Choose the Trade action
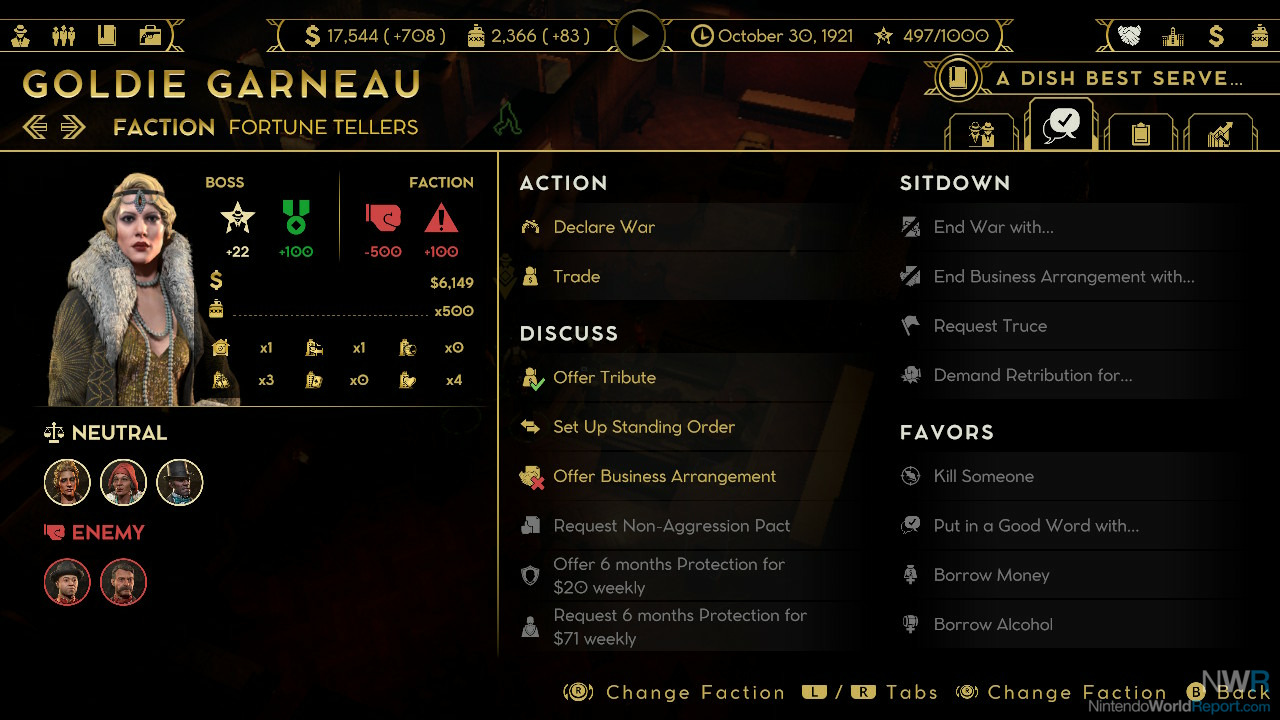1280x720 pixels. pos(576,276)
